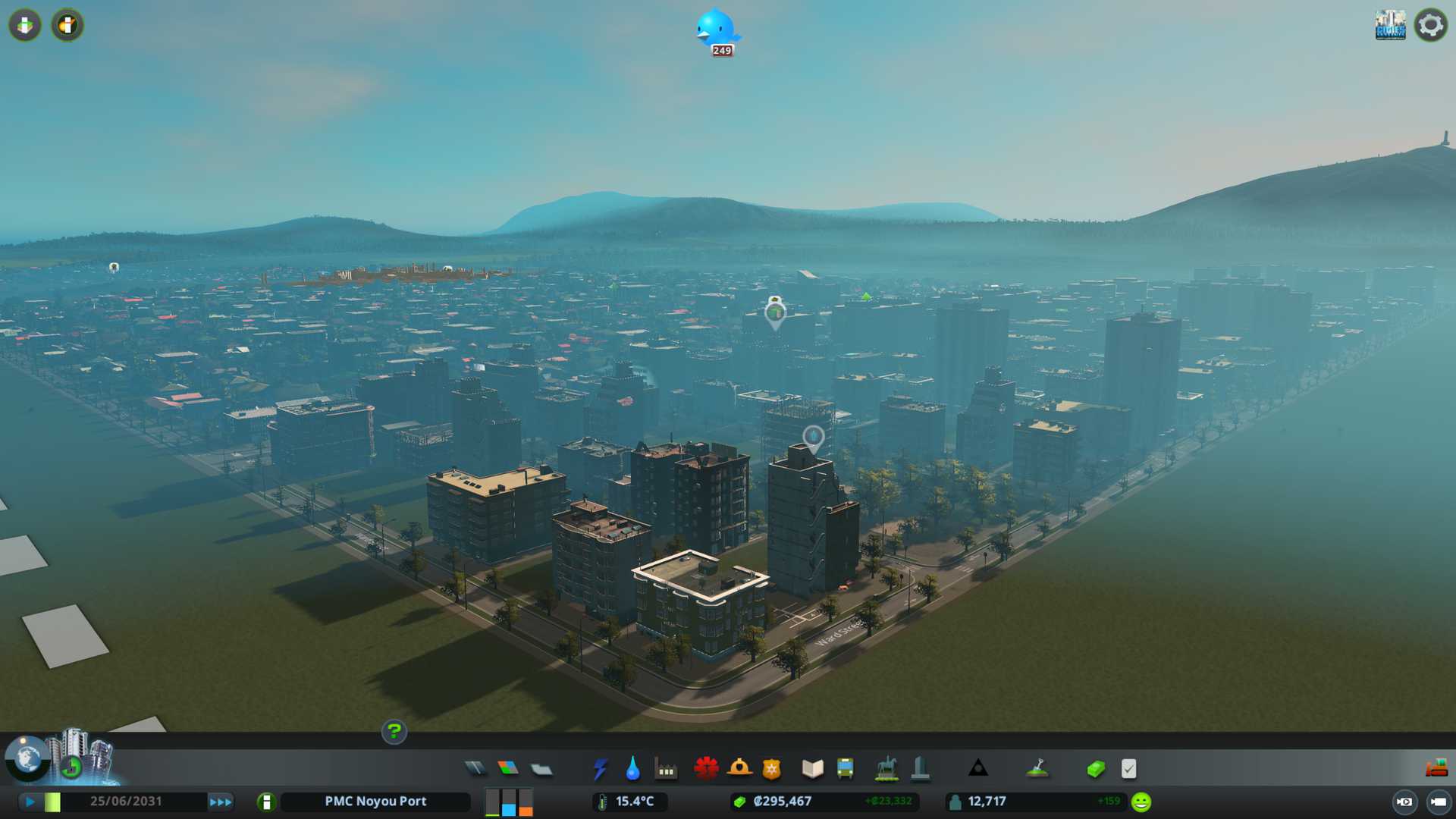
Task: Open the Electricity lightning bolt menu
Action: tap(600, 769)
